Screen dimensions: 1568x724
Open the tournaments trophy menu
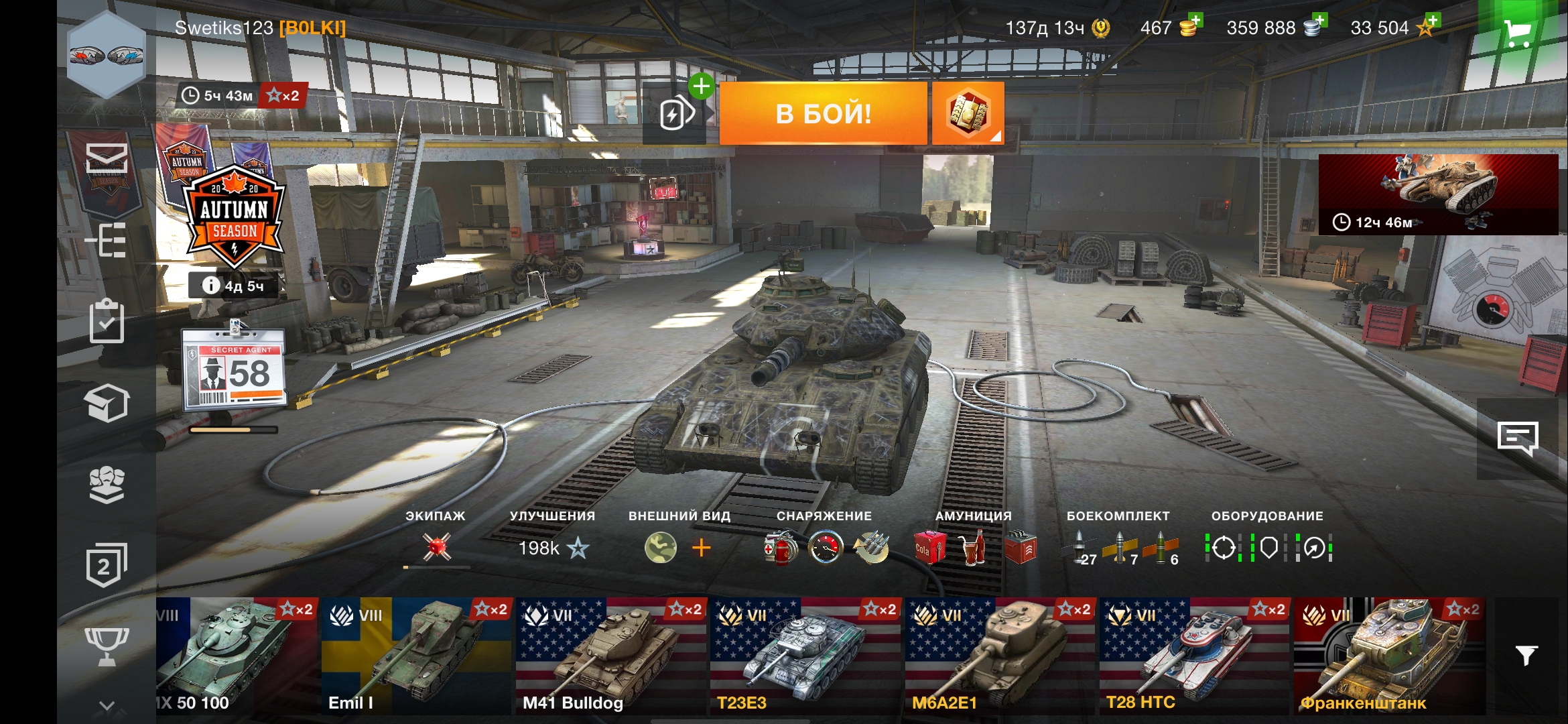click(107, 645)
